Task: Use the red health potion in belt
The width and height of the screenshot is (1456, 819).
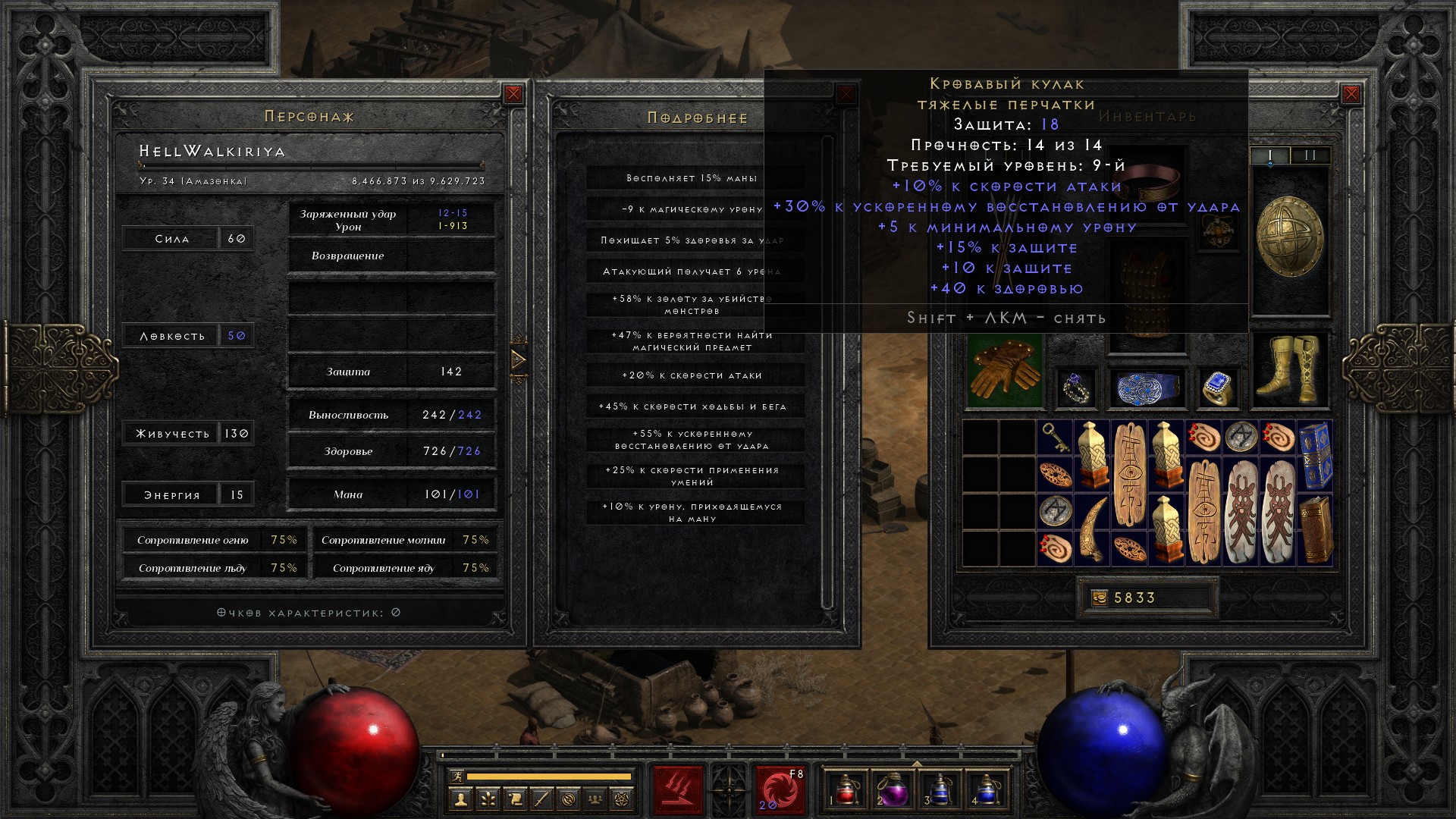Action: click(846, 789)
